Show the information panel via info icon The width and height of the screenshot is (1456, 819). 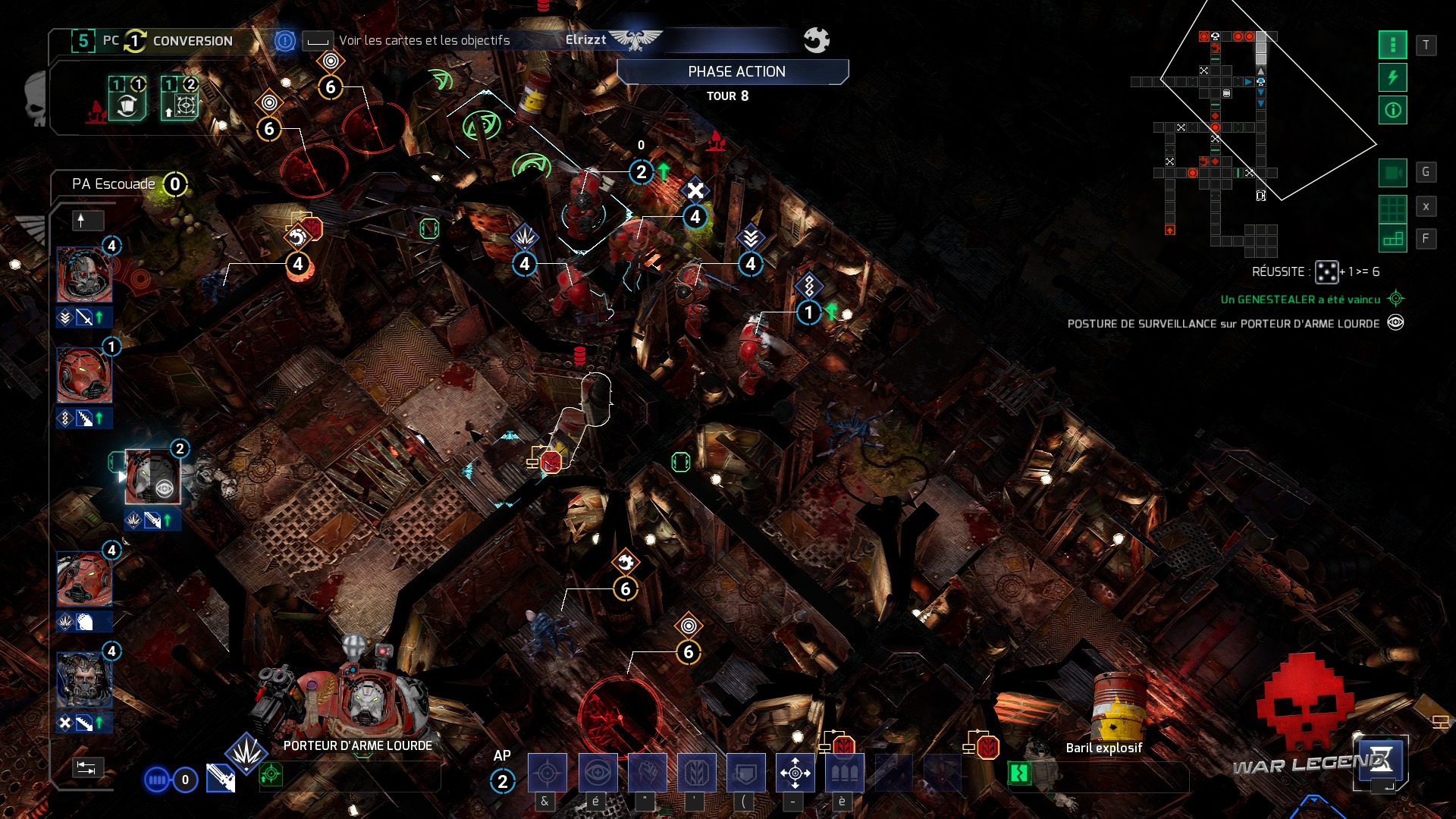(1392, 111)
